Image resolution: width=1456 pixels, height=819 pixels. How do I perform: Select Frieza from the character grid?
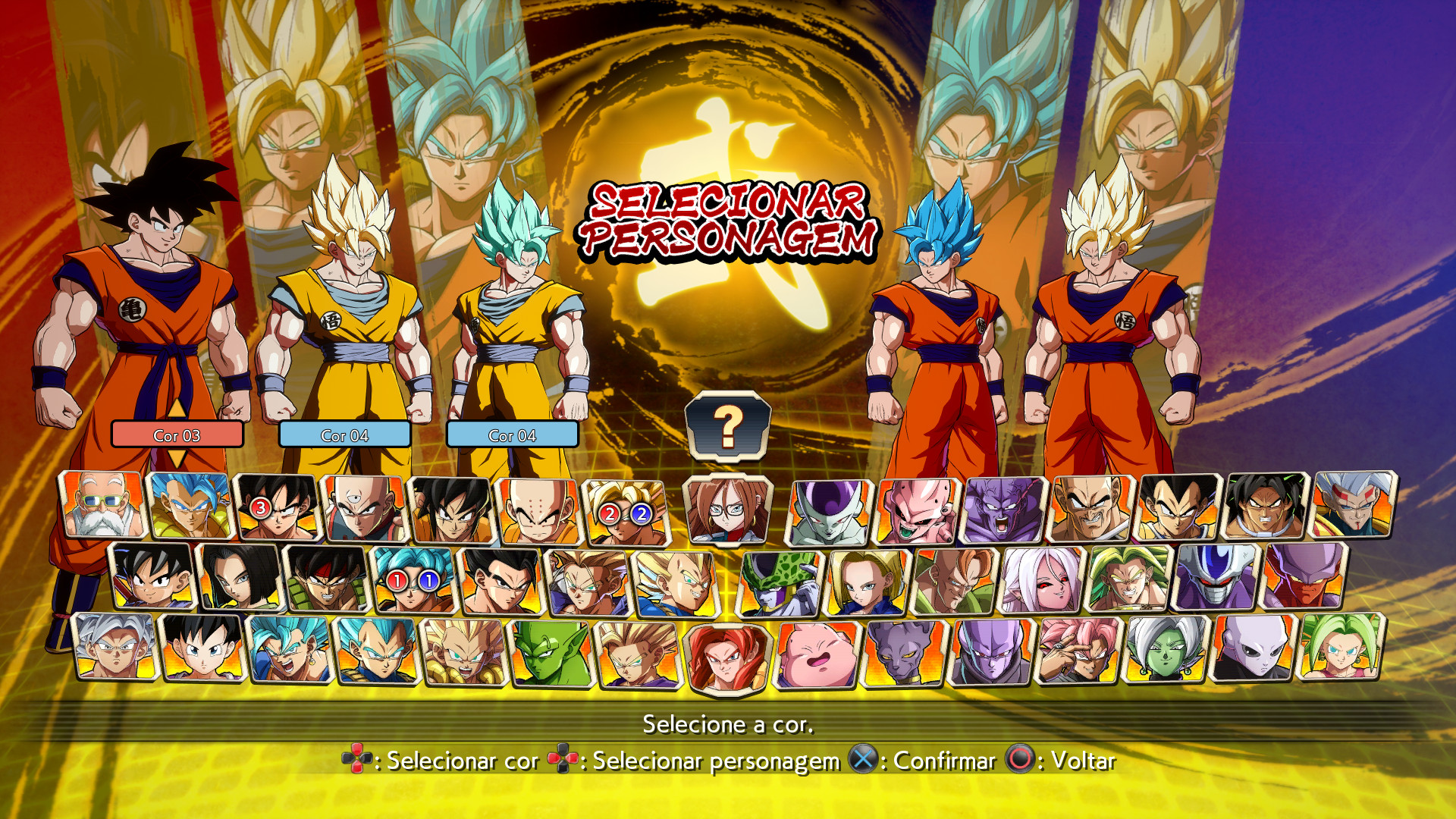[x=830, y=508]
